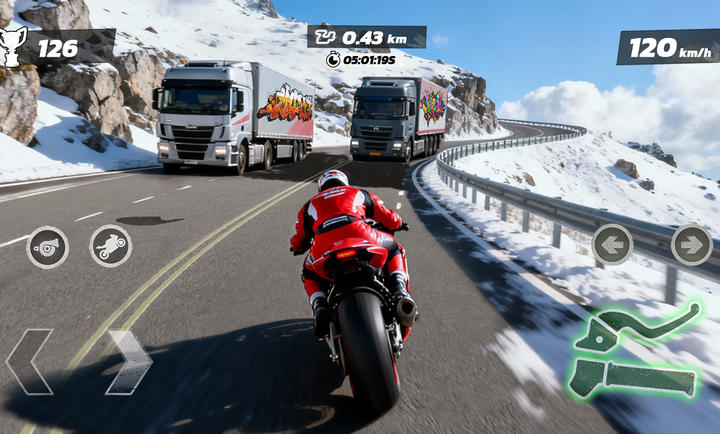The width and height of the screenshot is (720, 434).
Task: Steer left with the left chevron
Action: [29, 361]
